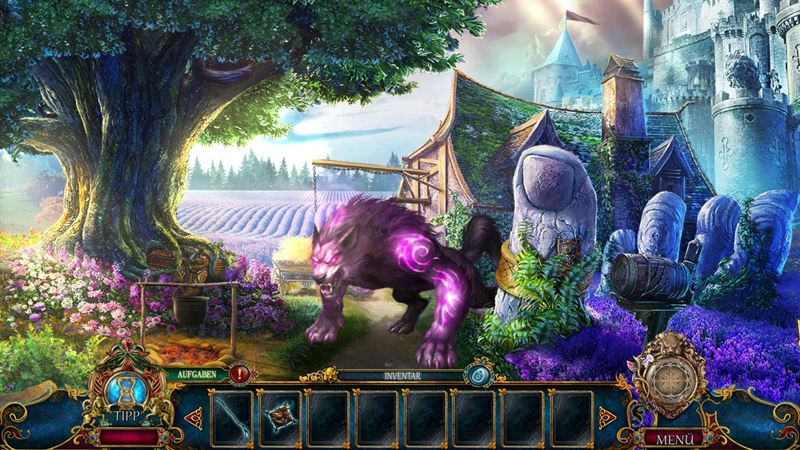Image resolution: width=800 pixels, height=450 pixels.
Task: Toggle the Inventar panel label
Action: pyautogui.click(x=399, y=376)
